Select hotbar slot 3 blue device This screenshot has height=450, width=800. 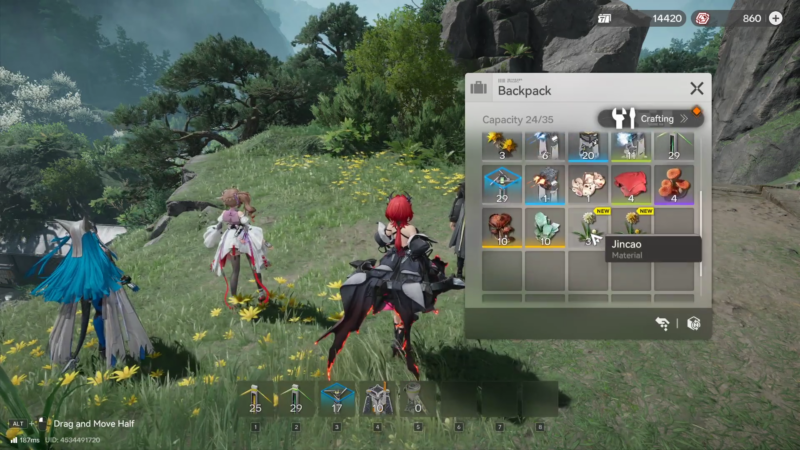337,399
